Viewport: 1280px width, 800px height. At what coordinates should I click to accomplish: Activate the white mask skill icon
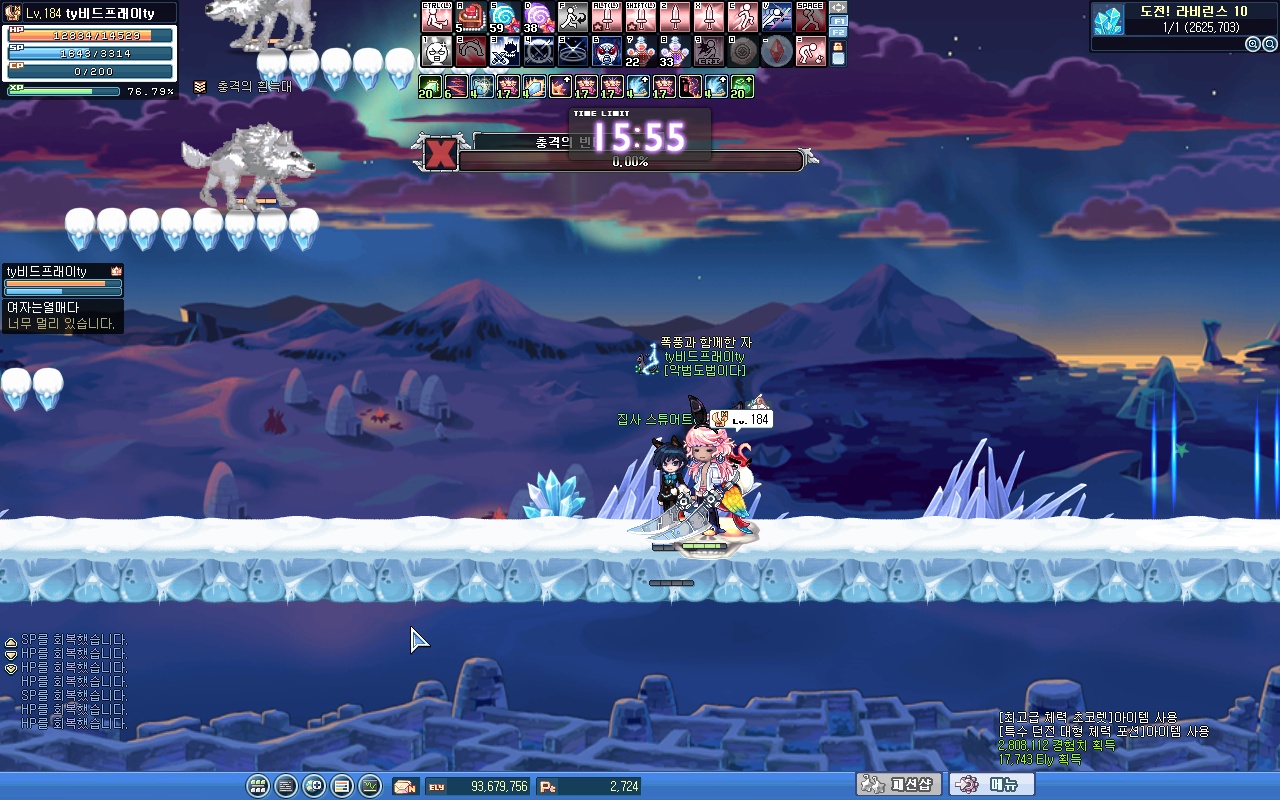tap(436, 51)
